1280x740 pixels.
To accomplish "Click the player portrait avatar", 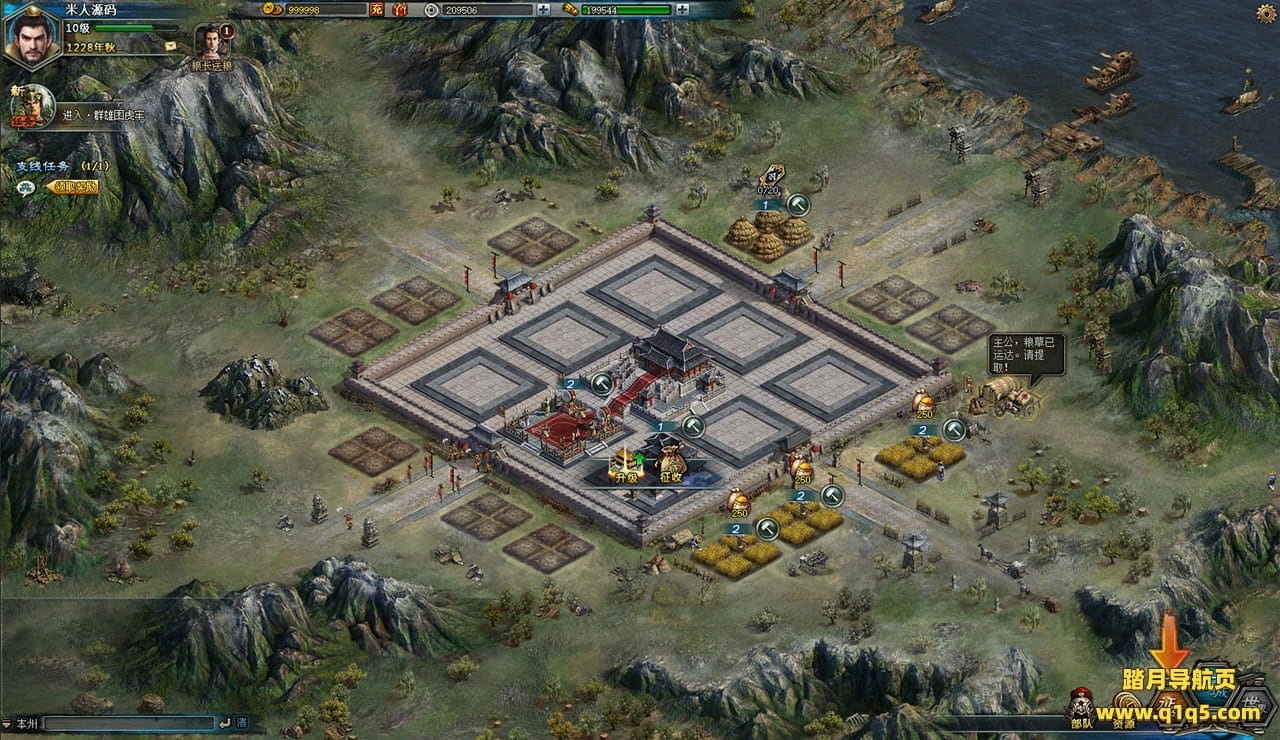I will click(32, 36).
